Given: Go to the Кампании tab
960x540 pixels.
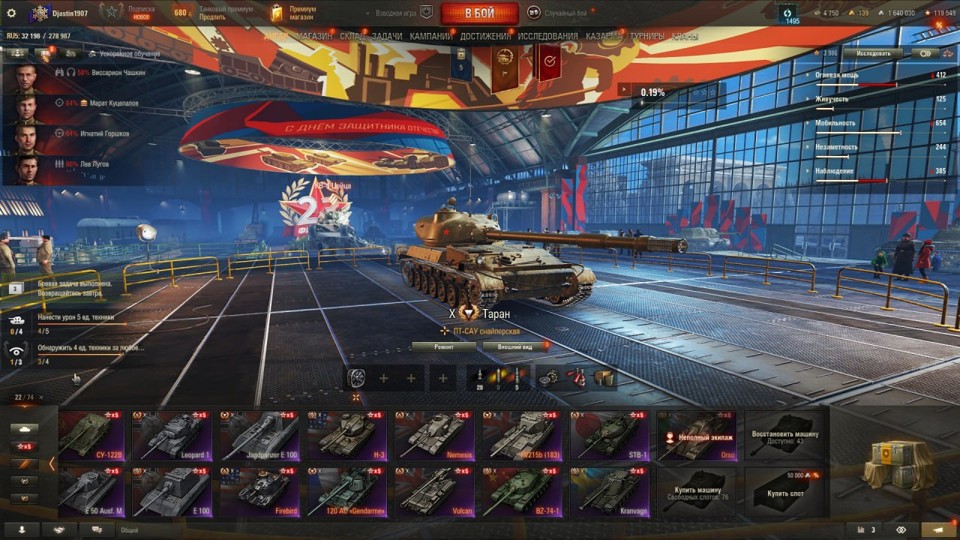Looking at the screenshot, I should pyautogui.click(x=430, y=36).
